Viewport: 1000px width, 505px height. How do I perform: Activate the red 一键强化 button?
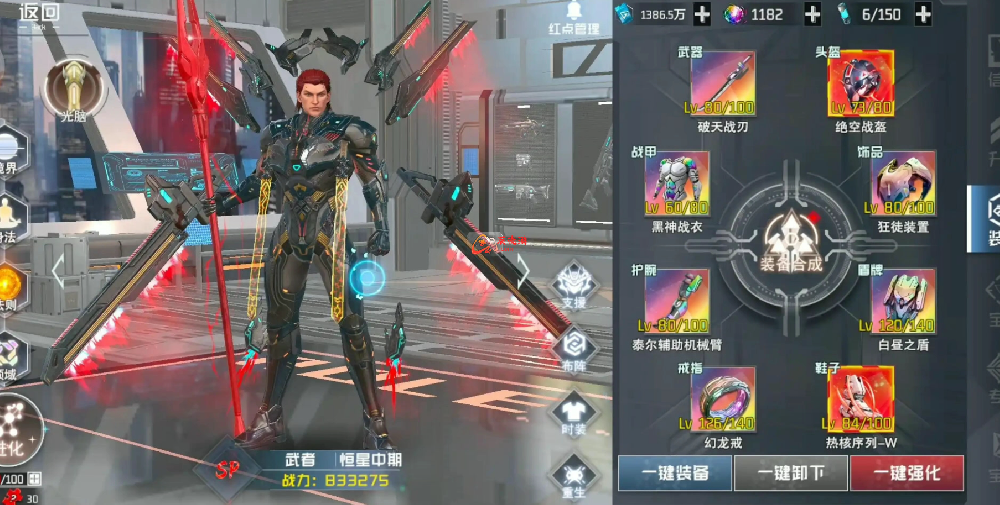[x=906, y=473]
